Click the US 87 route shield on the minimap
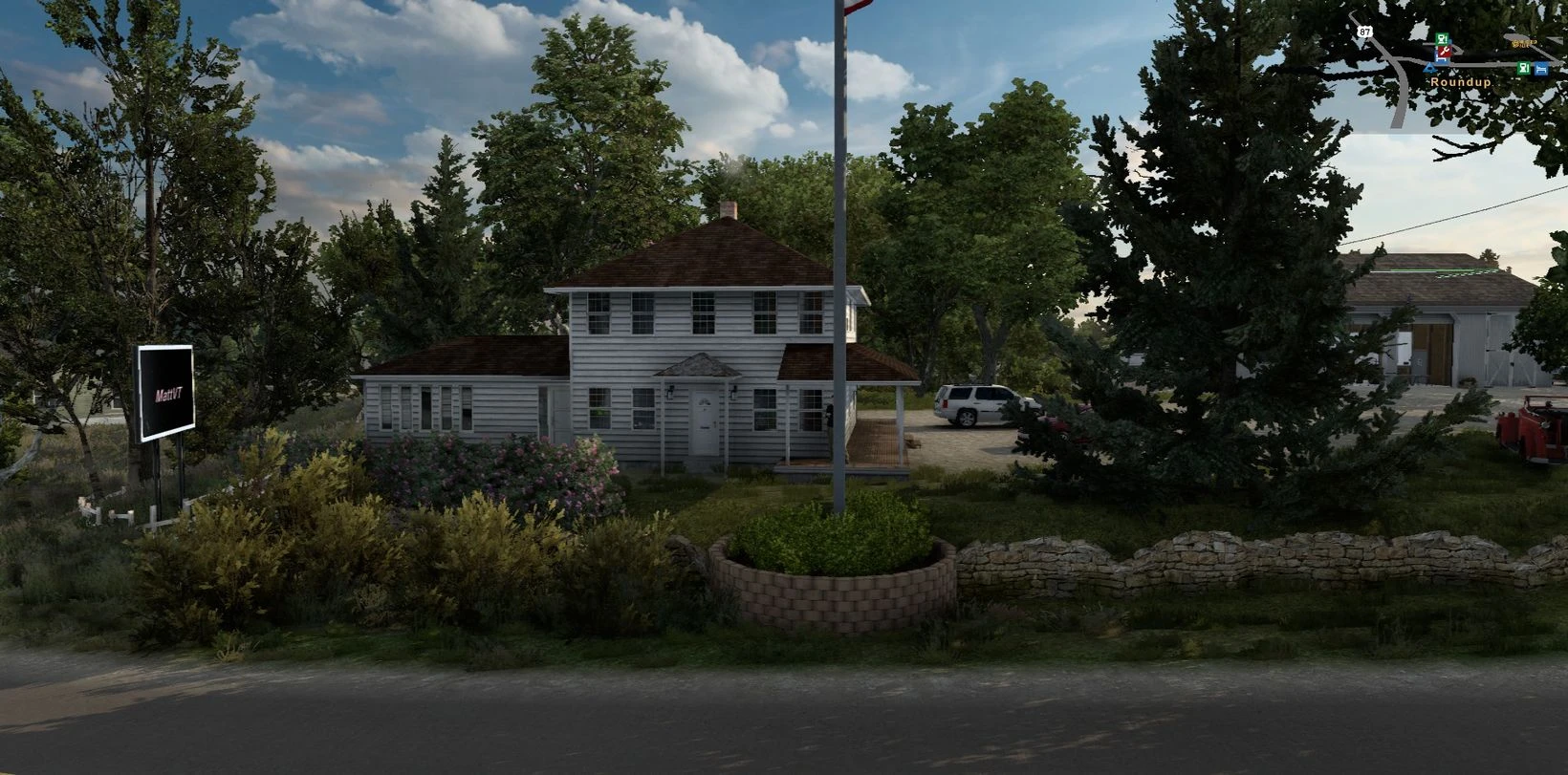This screenshot has width=1568, height=775. pos(1365,32)
